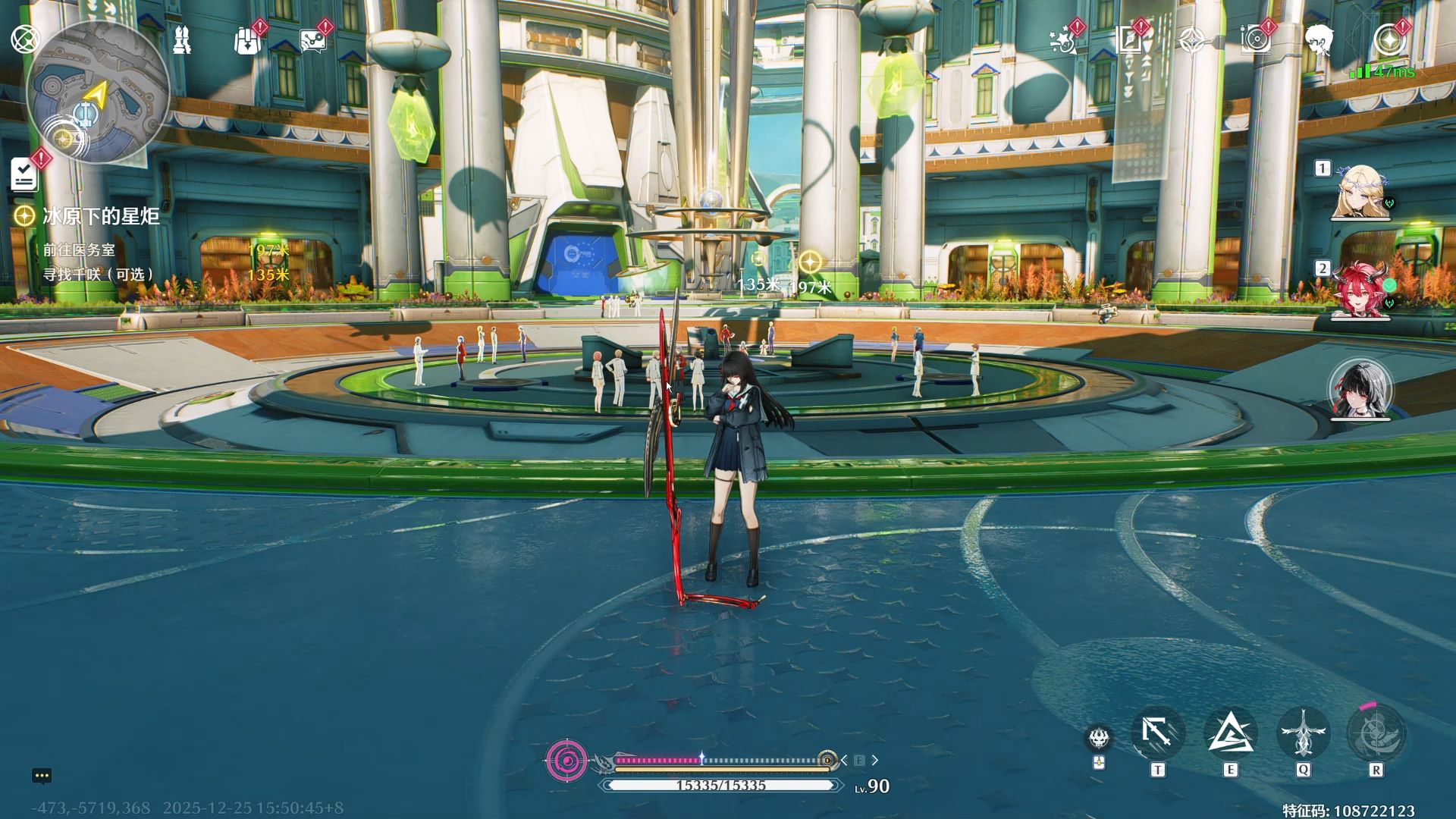Open the disc camera icon
The height and width of the screenshot is (819, 1456).
point(1256,39)
